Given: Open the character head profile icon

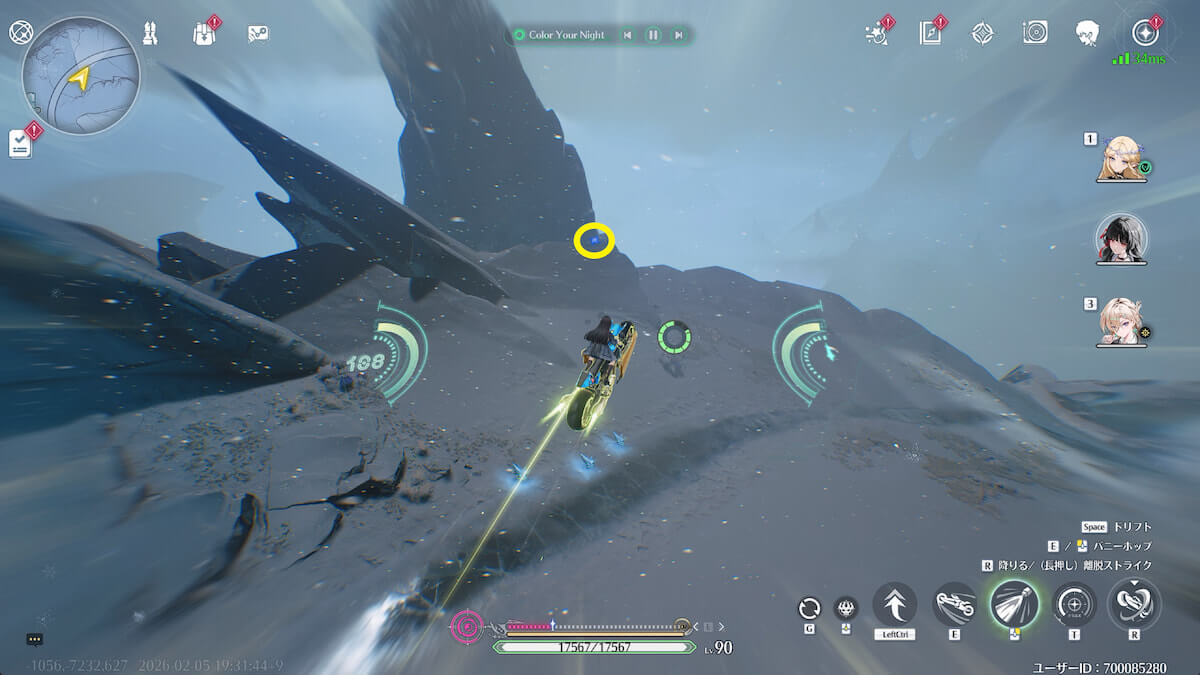Looking at the screenshot, I should (x=1088, y=33).
